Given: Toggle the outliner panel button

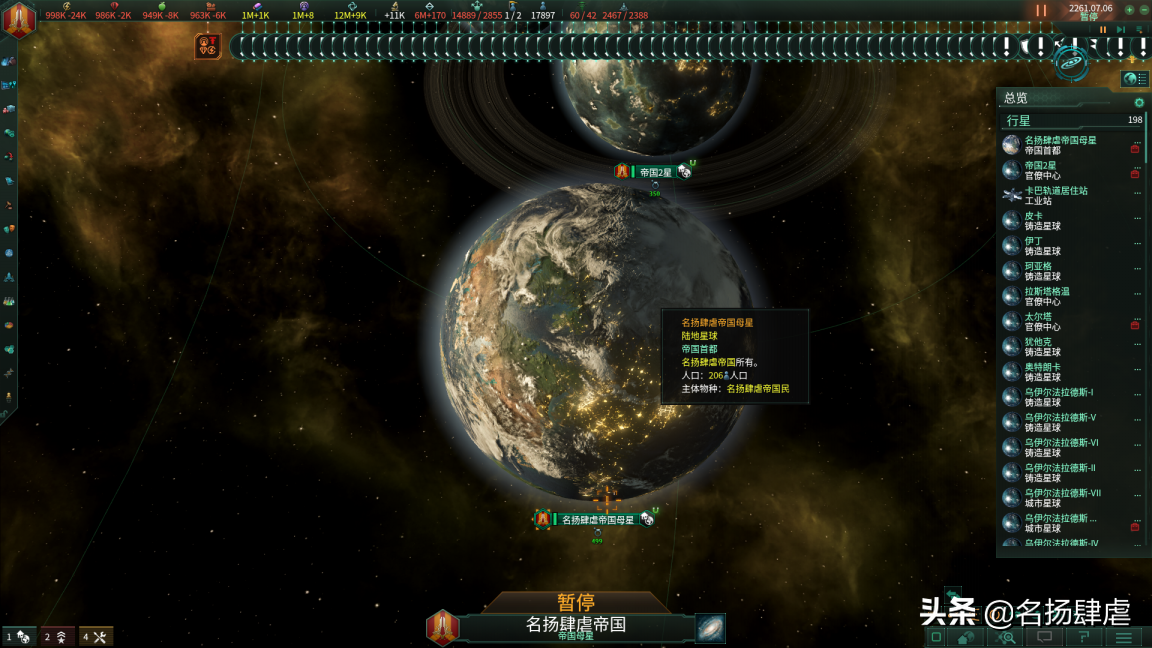Looking at the screenshot, I should click(1134, 79).
